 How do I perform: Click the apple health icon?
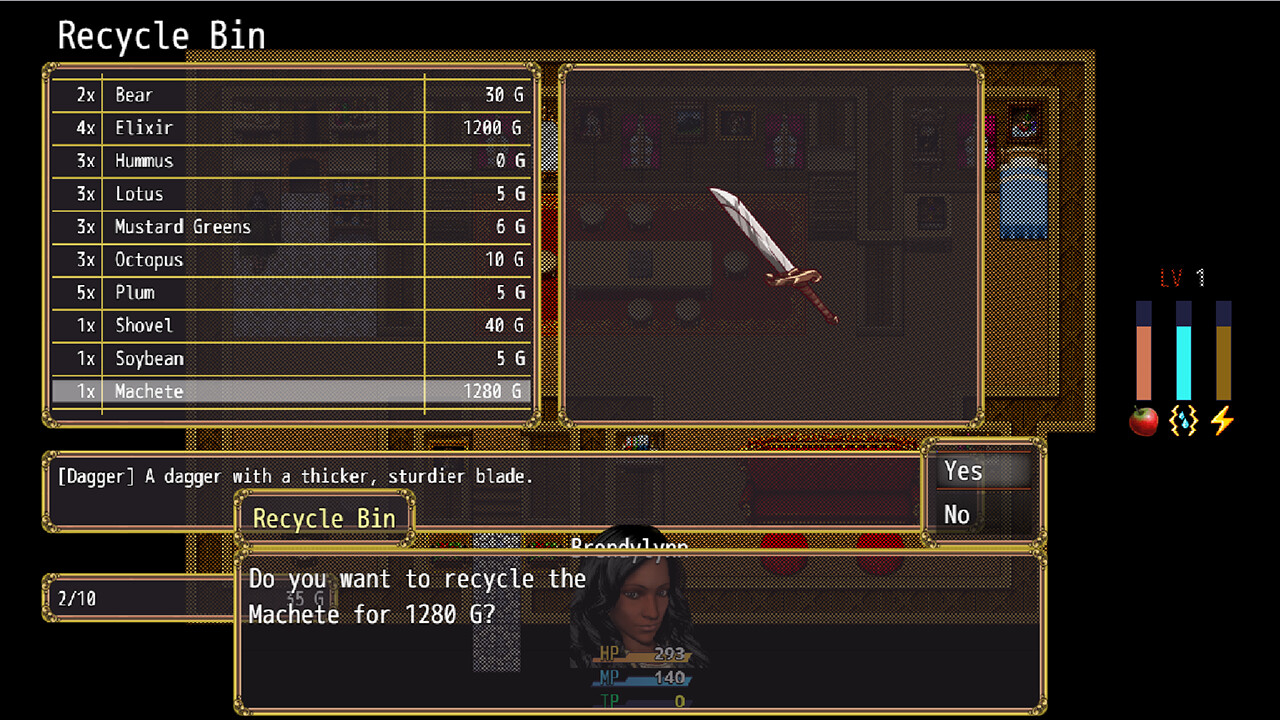pyautogui.click(x=1143, y=421)
